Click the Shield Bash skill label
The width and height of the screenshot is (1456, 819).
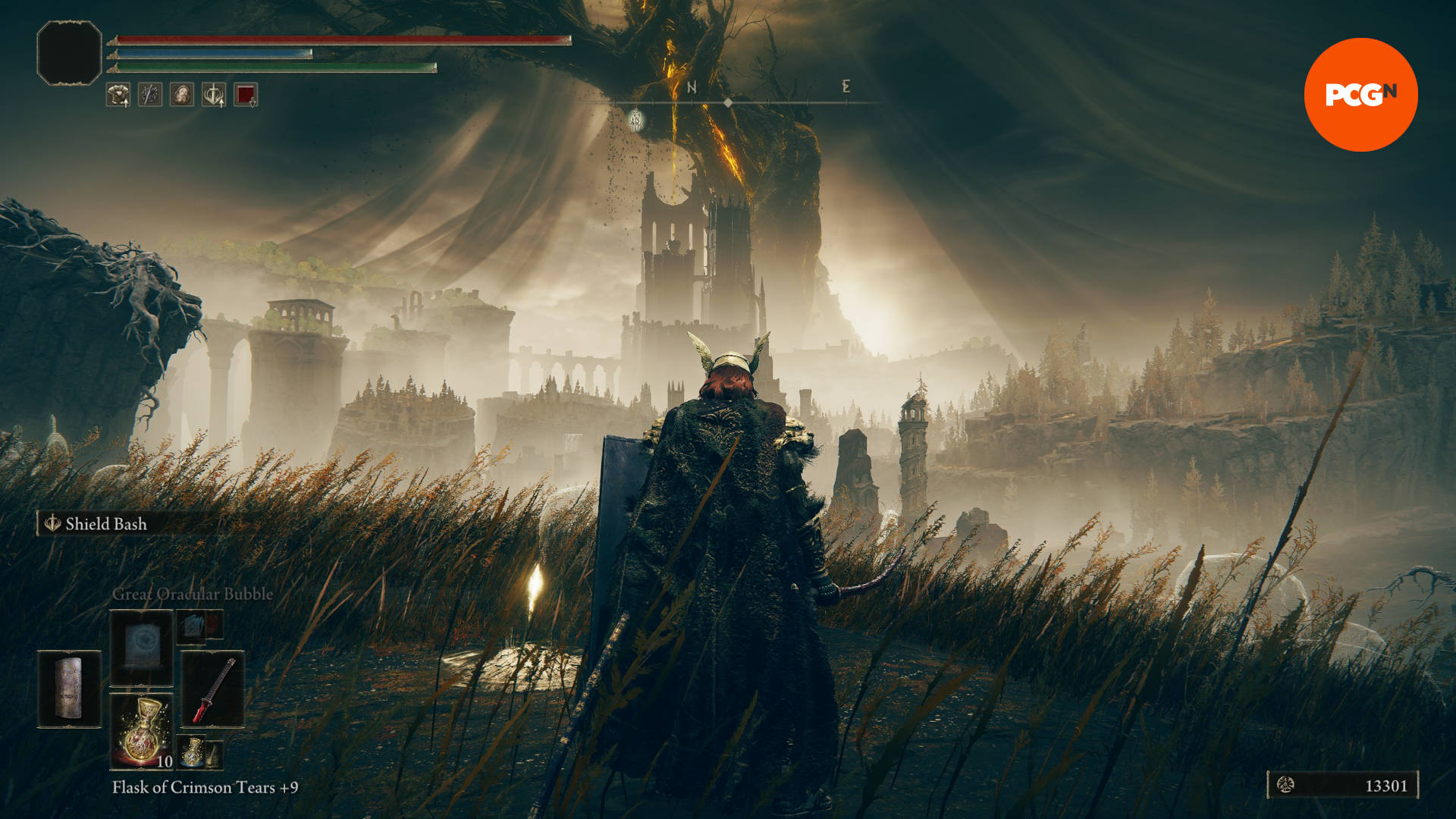click(x=105, y=524)
